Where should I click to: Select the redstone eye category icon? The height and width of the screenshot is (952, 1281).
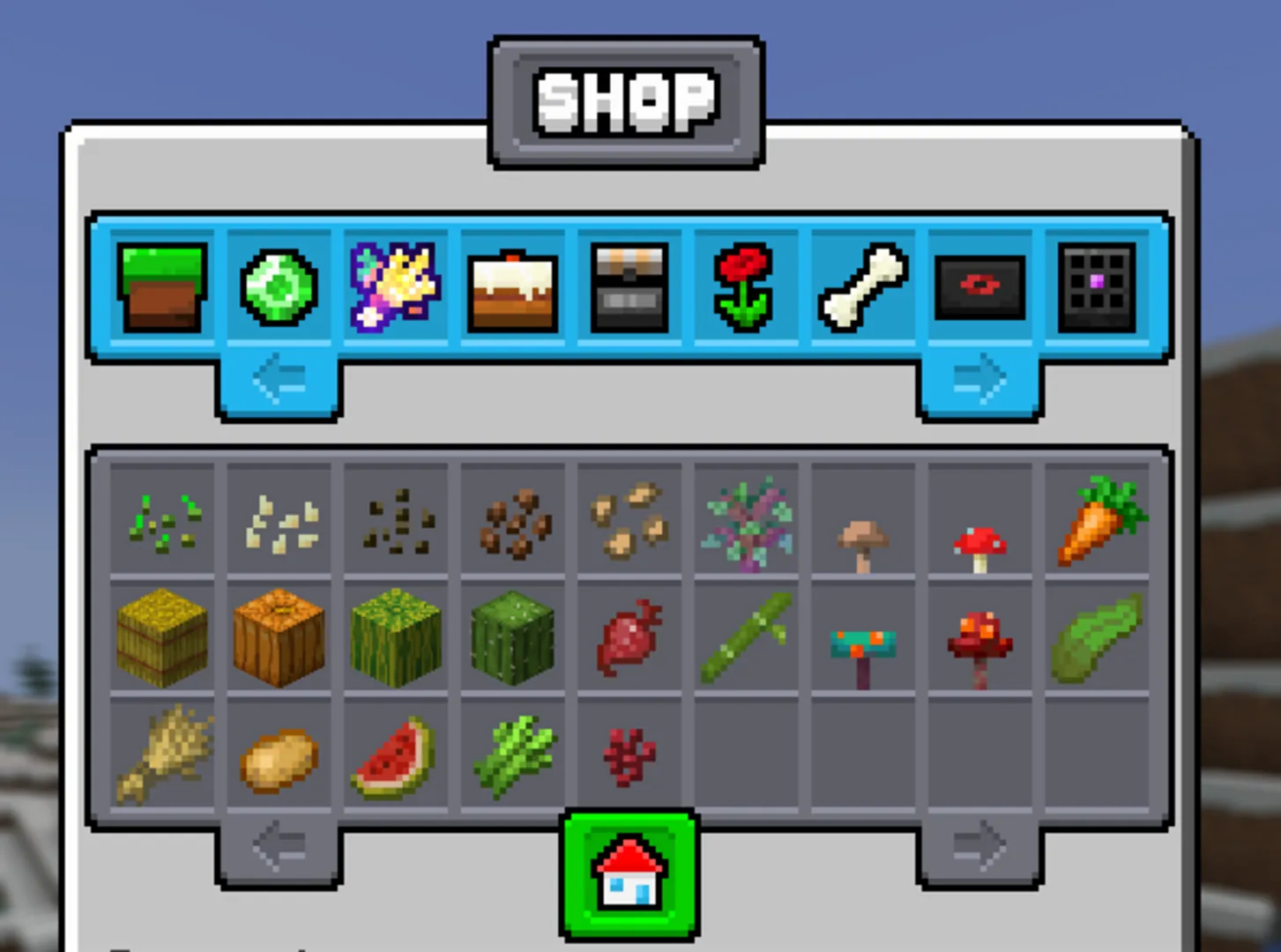tap(981, 288)
